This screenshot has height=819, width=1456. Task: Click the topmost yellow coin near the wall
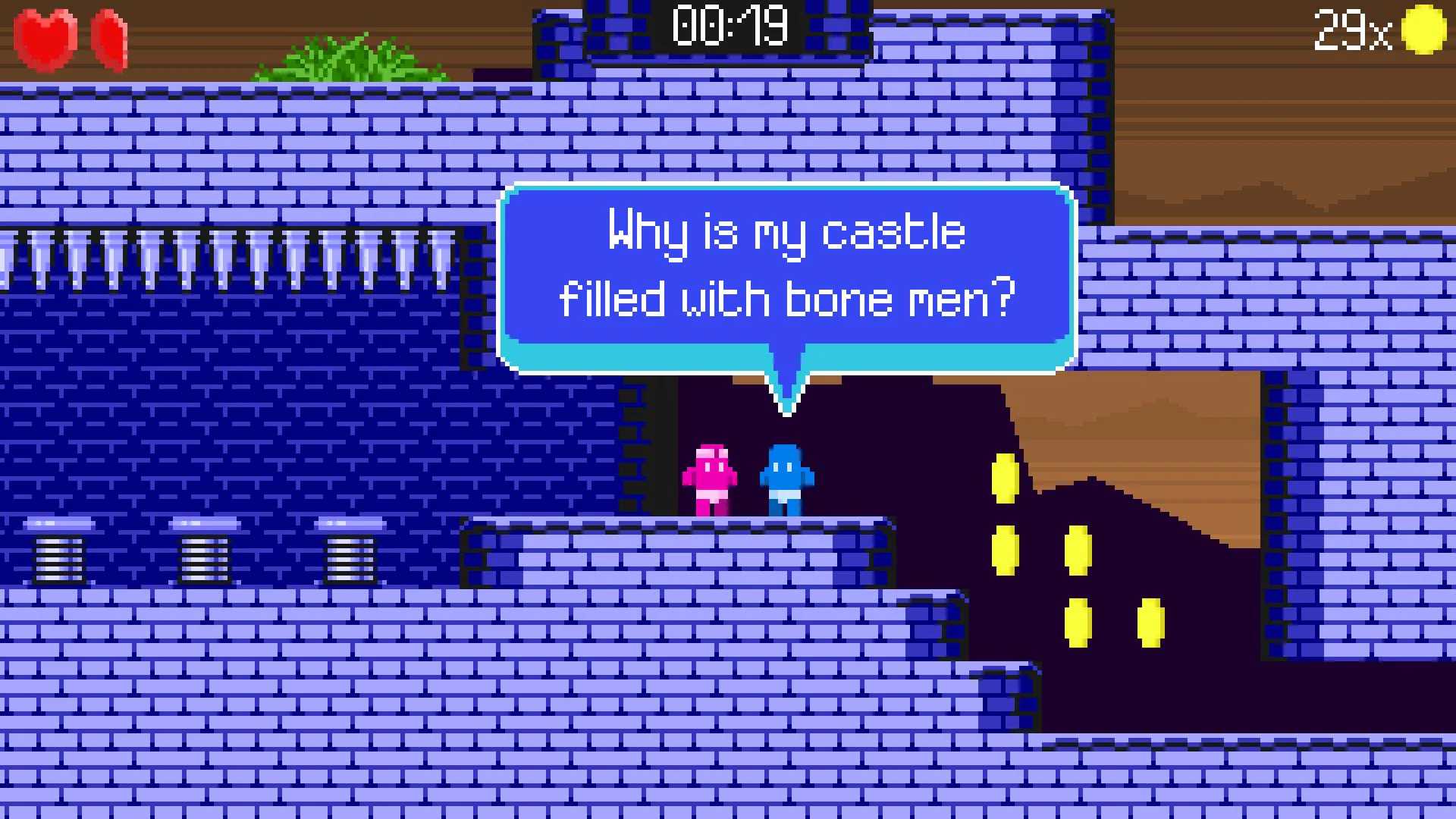[x=1006, y=478]
